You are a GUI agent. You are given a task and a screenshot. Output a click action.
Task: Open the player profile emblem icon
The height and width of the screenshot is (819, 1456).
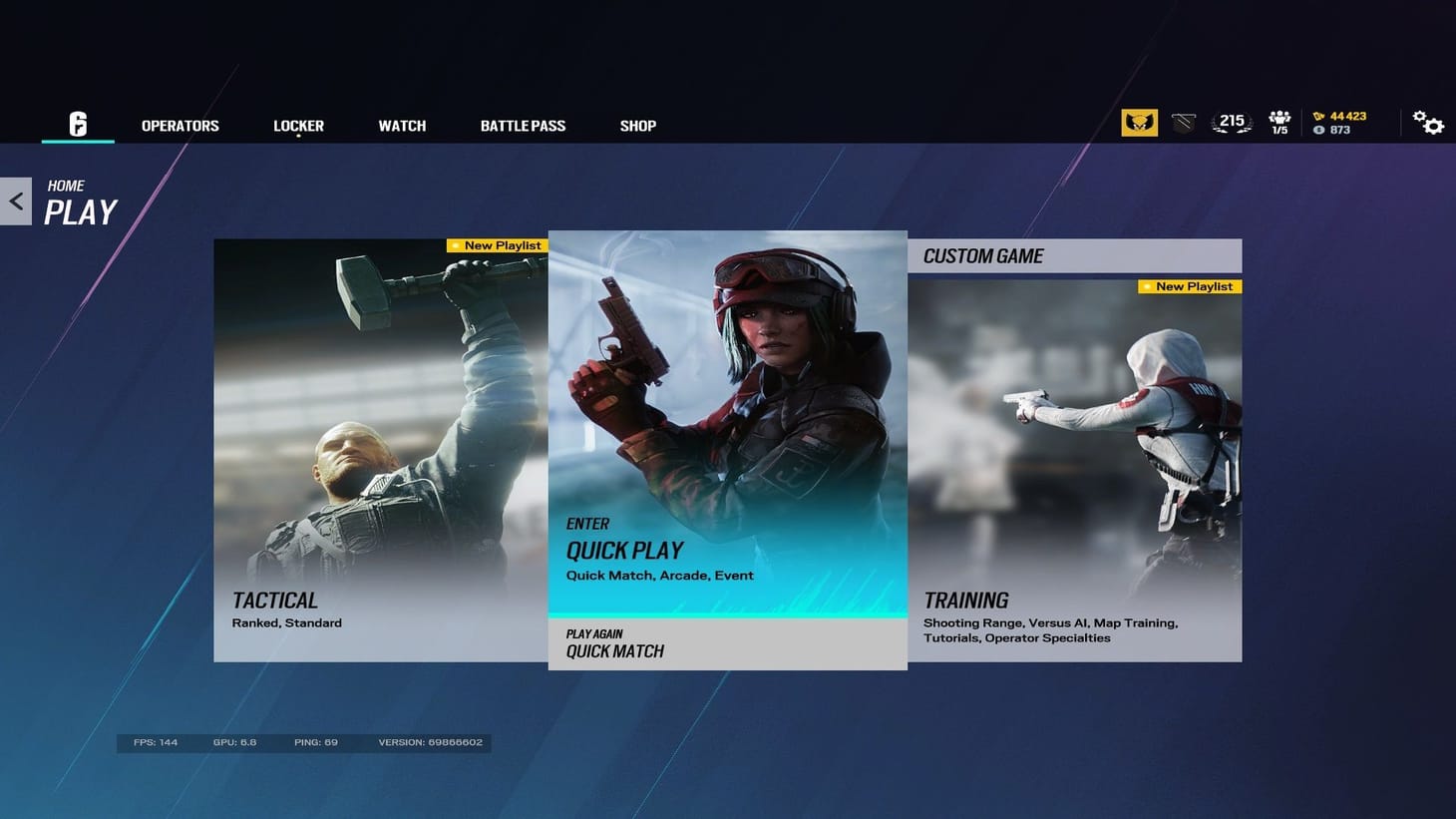[1139, 122]
